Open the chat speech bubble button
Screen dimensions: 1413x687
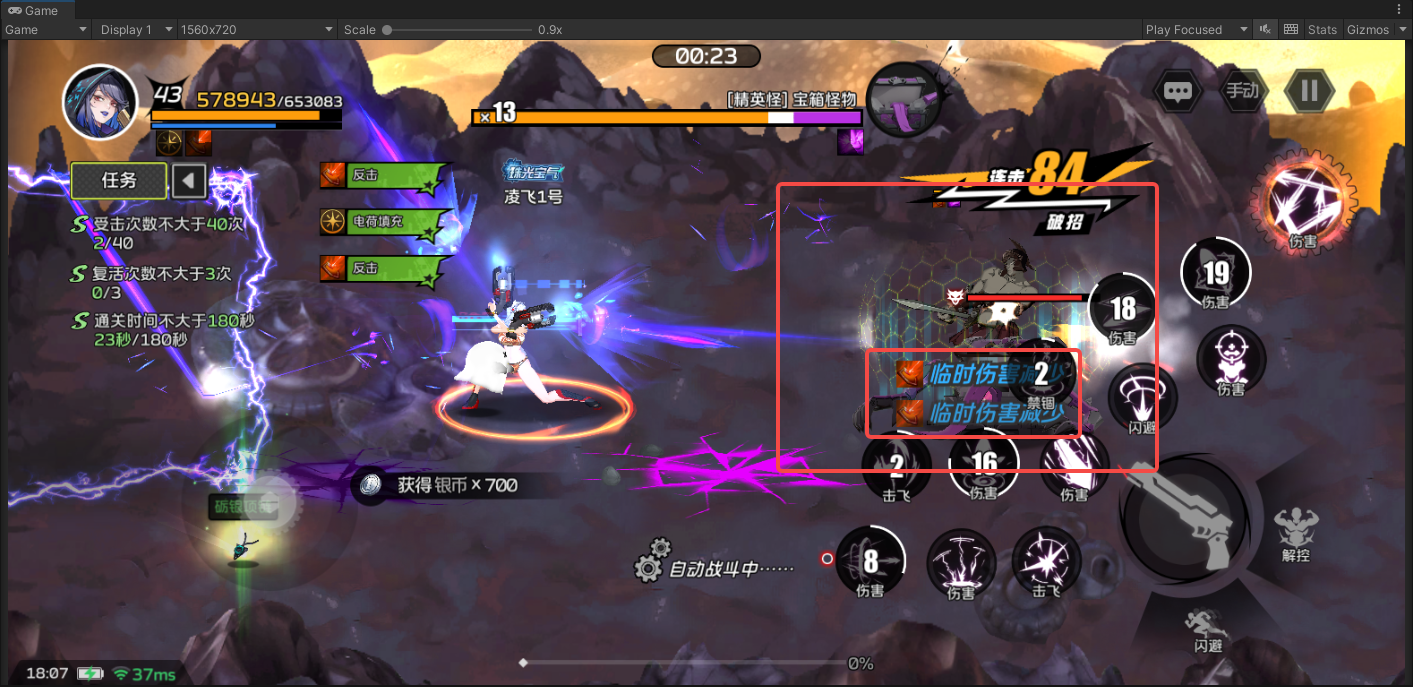click(x=1177, y=92)
